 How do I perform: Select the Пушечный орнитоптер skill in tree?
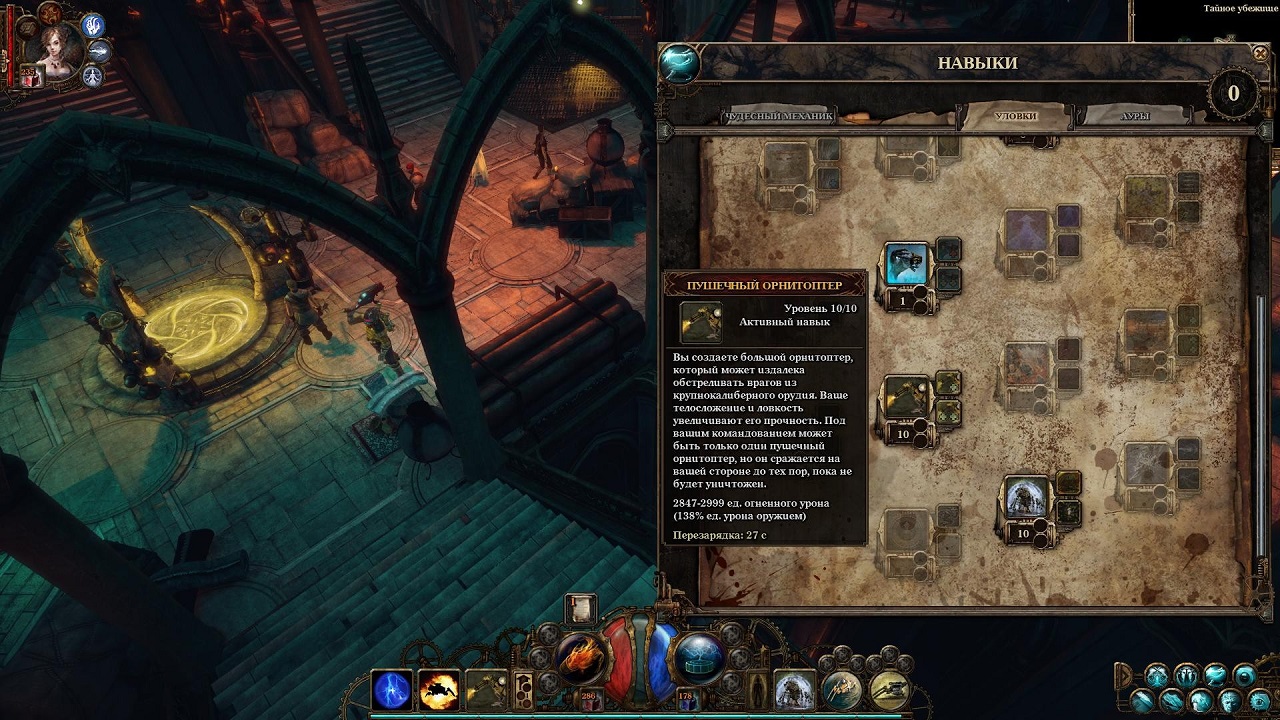tap(907, 397)
